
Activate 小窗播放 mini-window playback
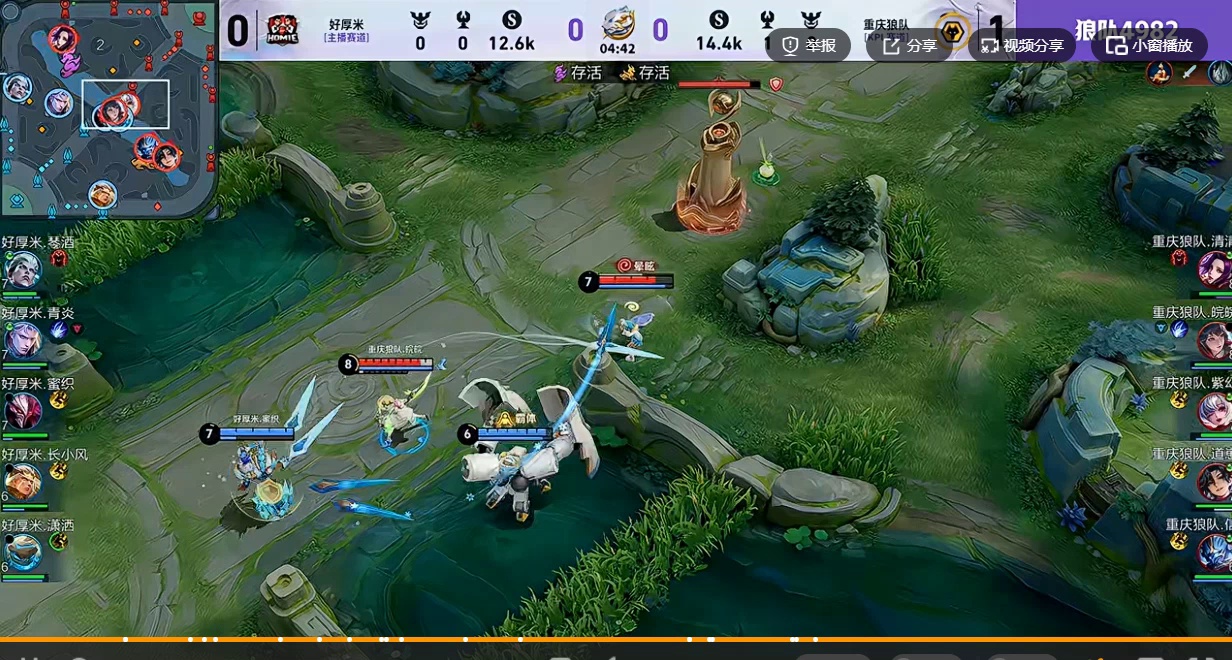1149,45
